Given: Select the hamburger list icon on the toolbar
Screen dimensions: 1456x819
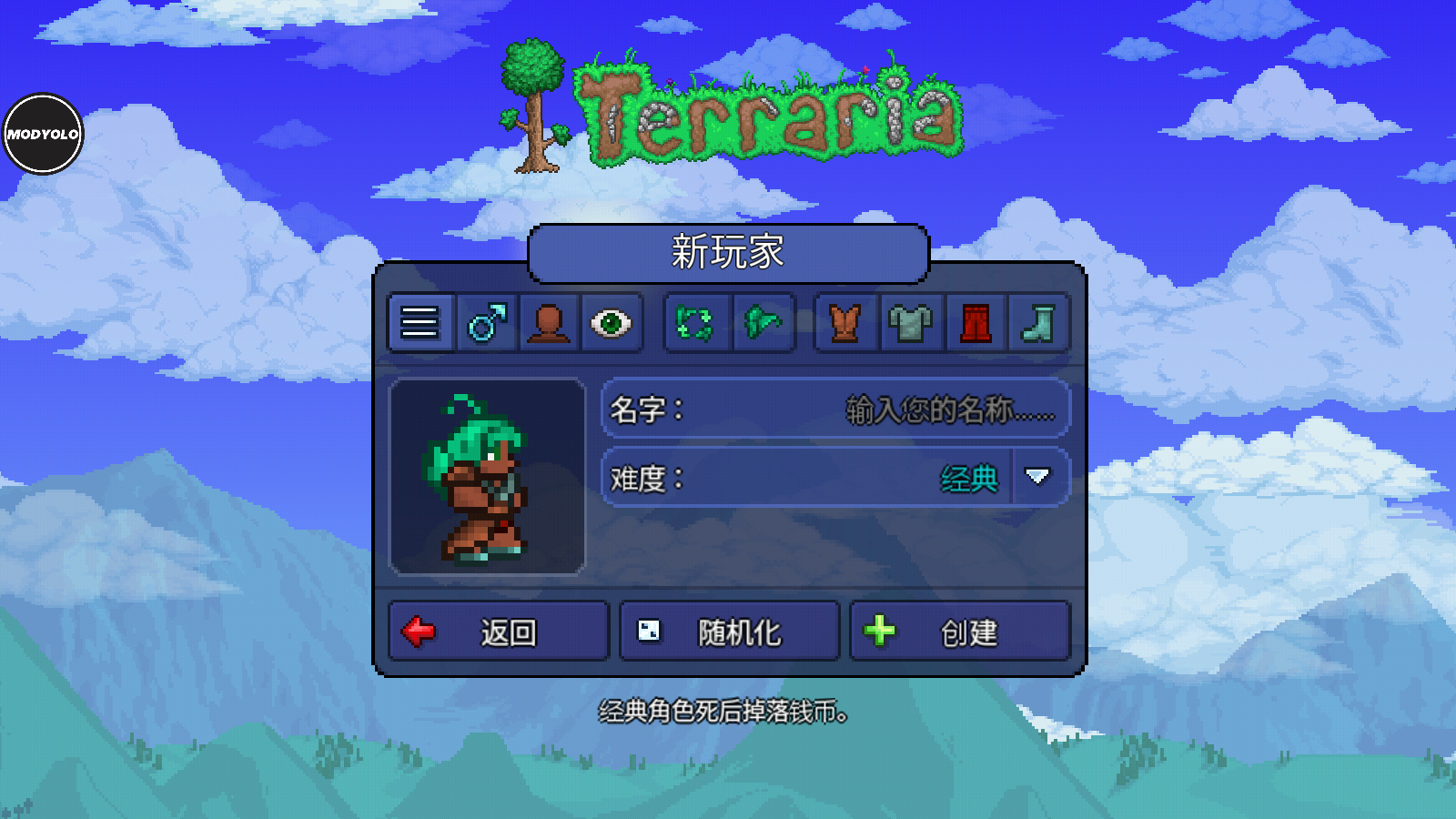Looking at the screenshot, I should coord(419,323).
